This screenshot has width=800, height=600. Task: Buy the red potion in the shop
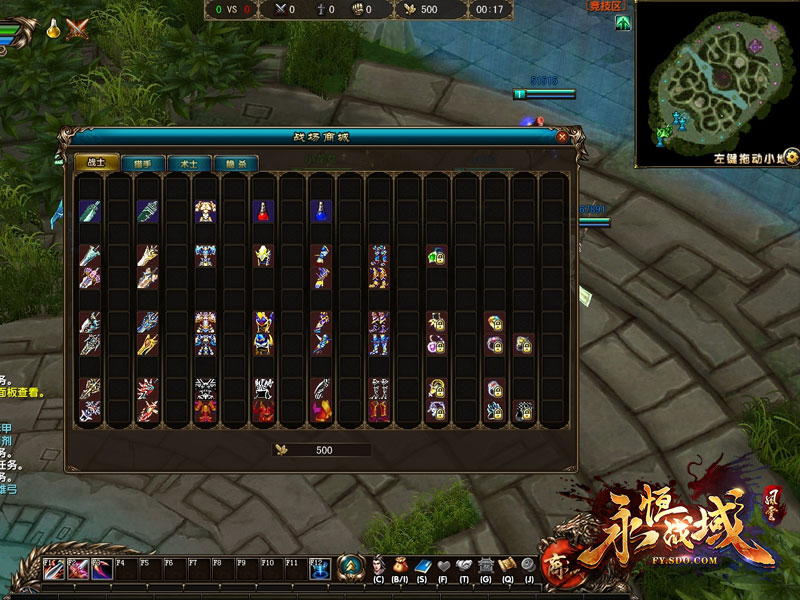click(263, 212)
